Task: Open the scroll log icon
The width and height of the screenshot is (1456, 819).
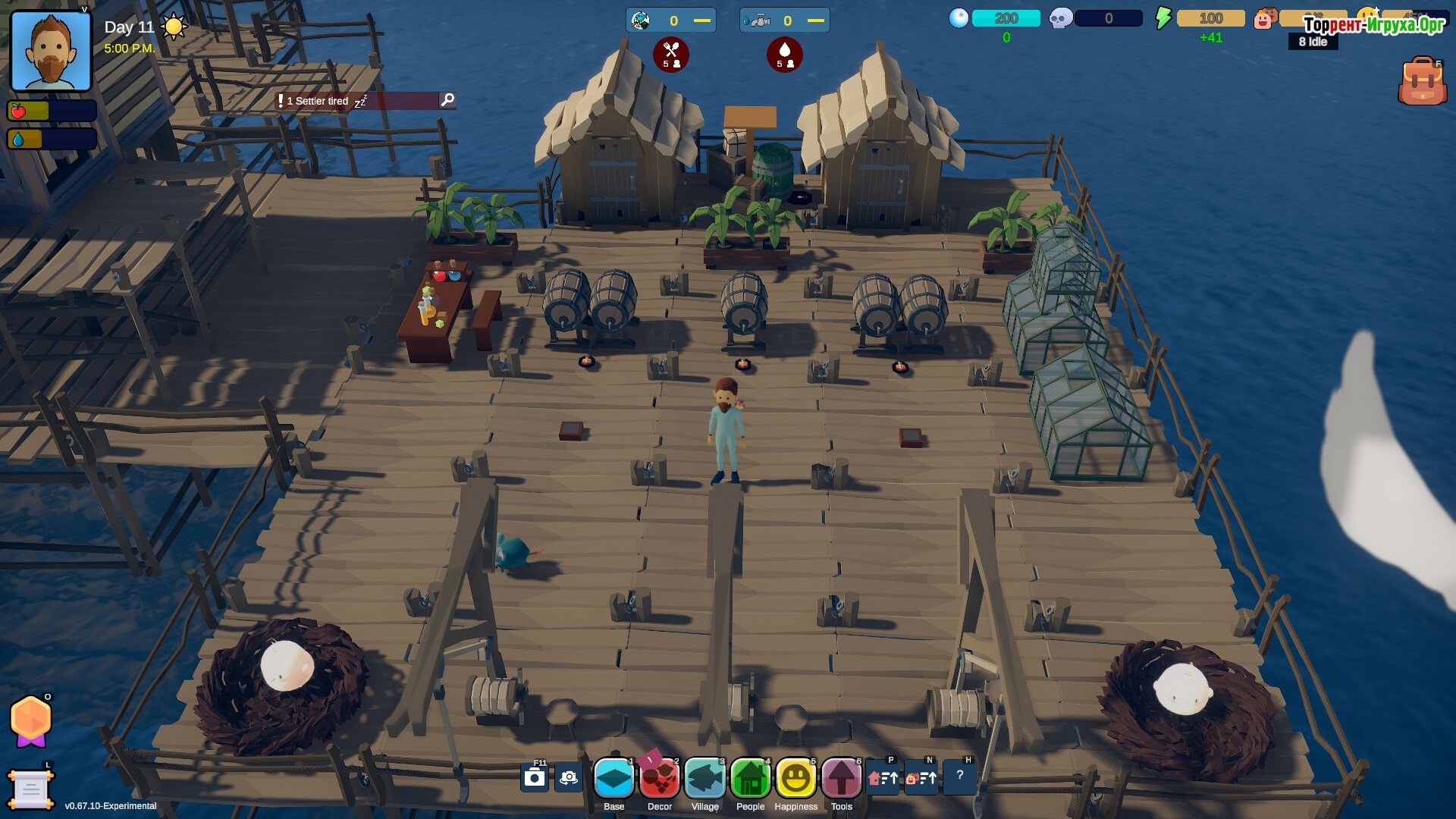Action: (30, 790)
